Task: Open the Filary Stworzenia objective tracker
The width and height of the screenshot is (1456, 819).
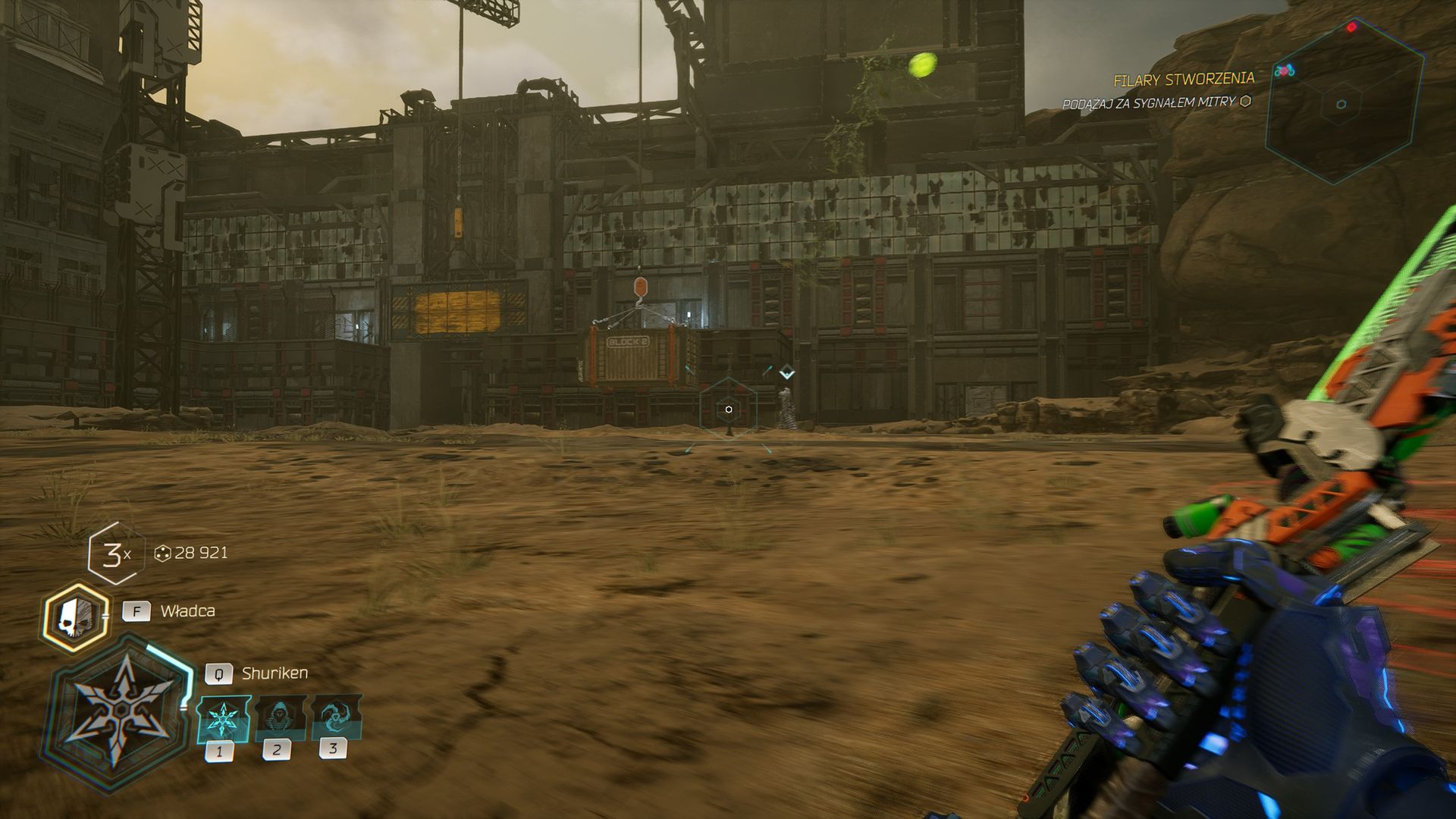Action: 1183,80
